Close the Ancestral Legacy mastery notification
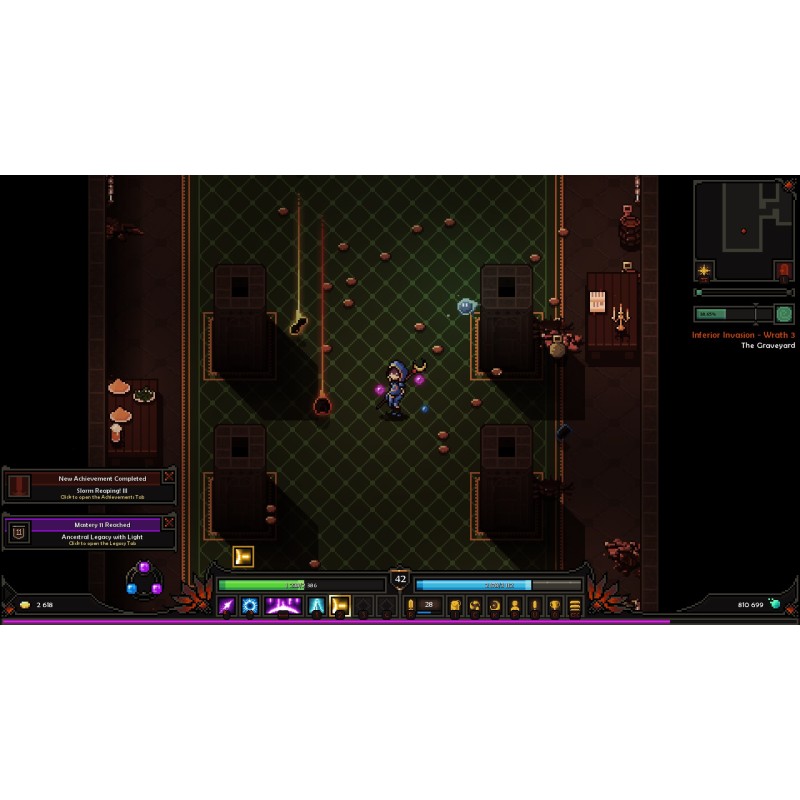Screen dimensions: 800x800 click(x=168, y=522)
